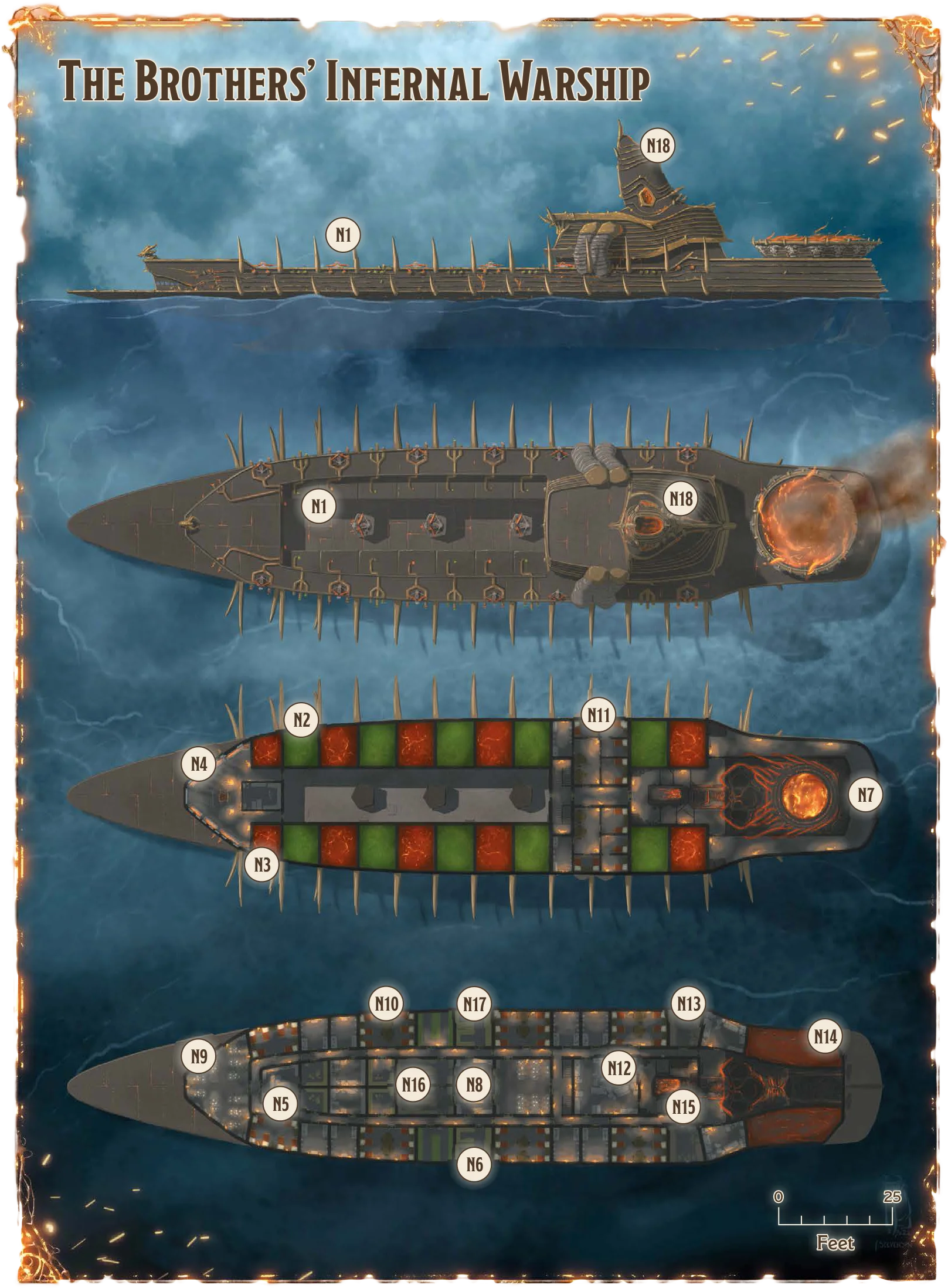The image size is (948, 1288).
Task: Select the N7 stern marker
Action: pos(865,795)
